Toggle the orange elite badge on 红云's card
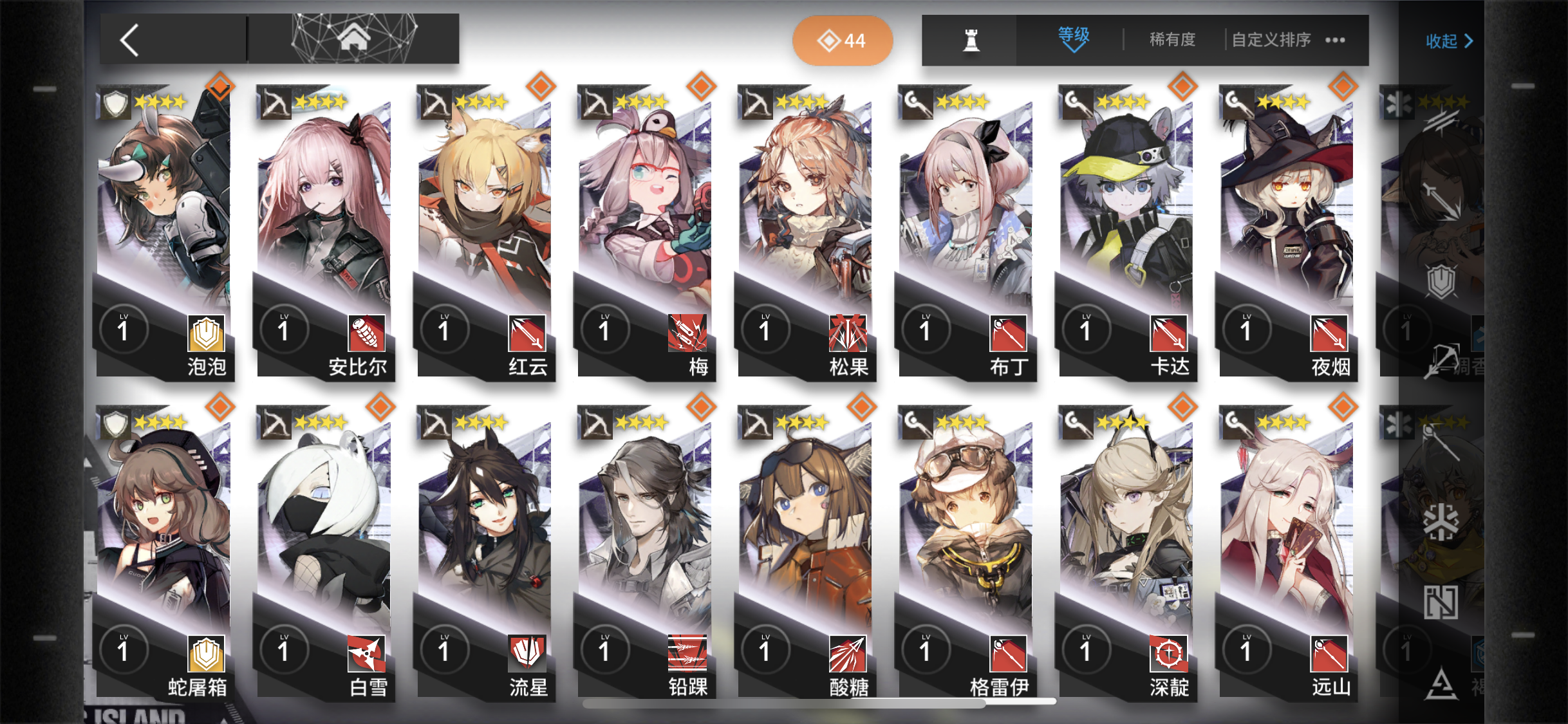Image resolution: width=1568 pixels, height=724 pixels. point(540,86)
